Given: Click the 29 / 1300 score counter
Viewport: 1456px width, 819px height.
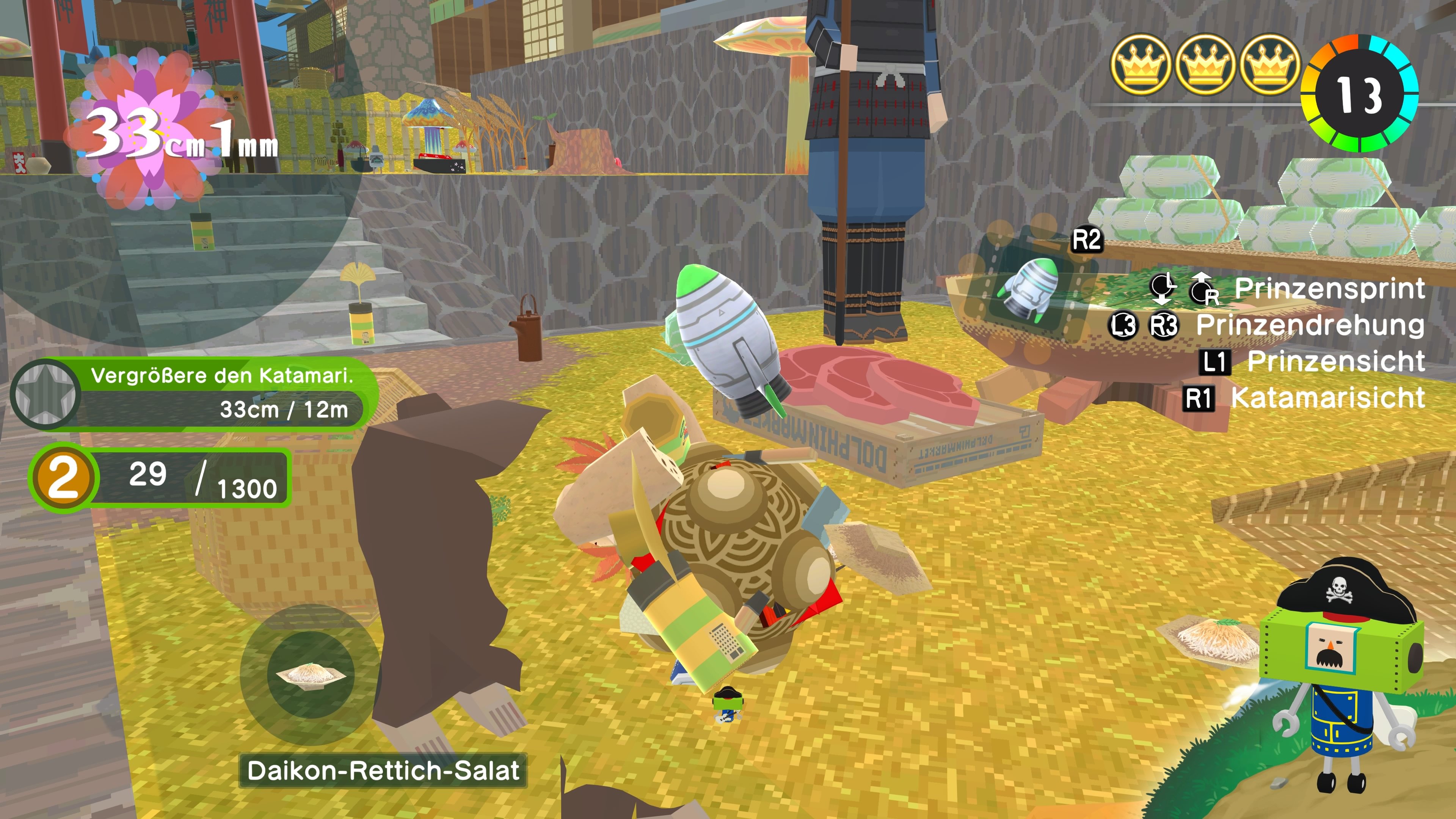Looking at the screenshot, I should pos(187,479).
